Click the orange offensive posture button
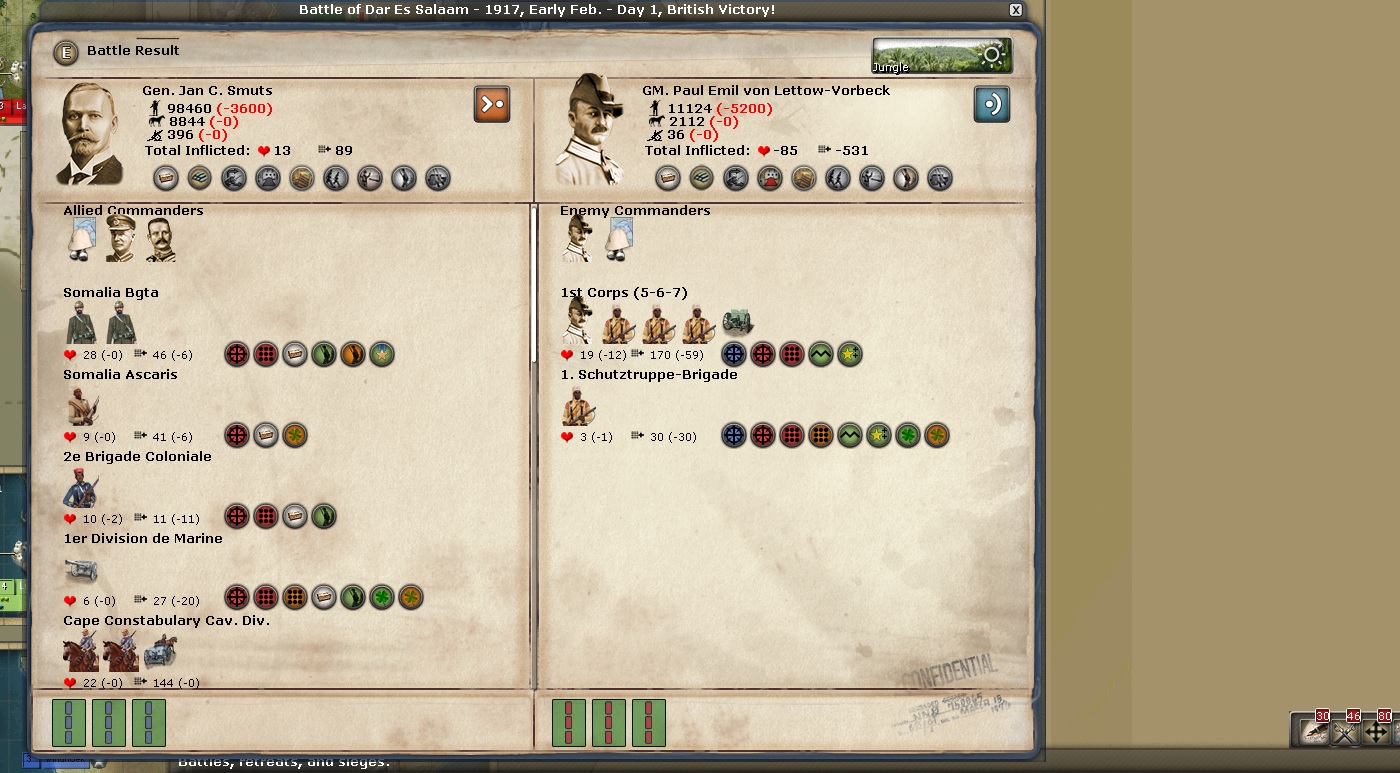 point(492,104)
